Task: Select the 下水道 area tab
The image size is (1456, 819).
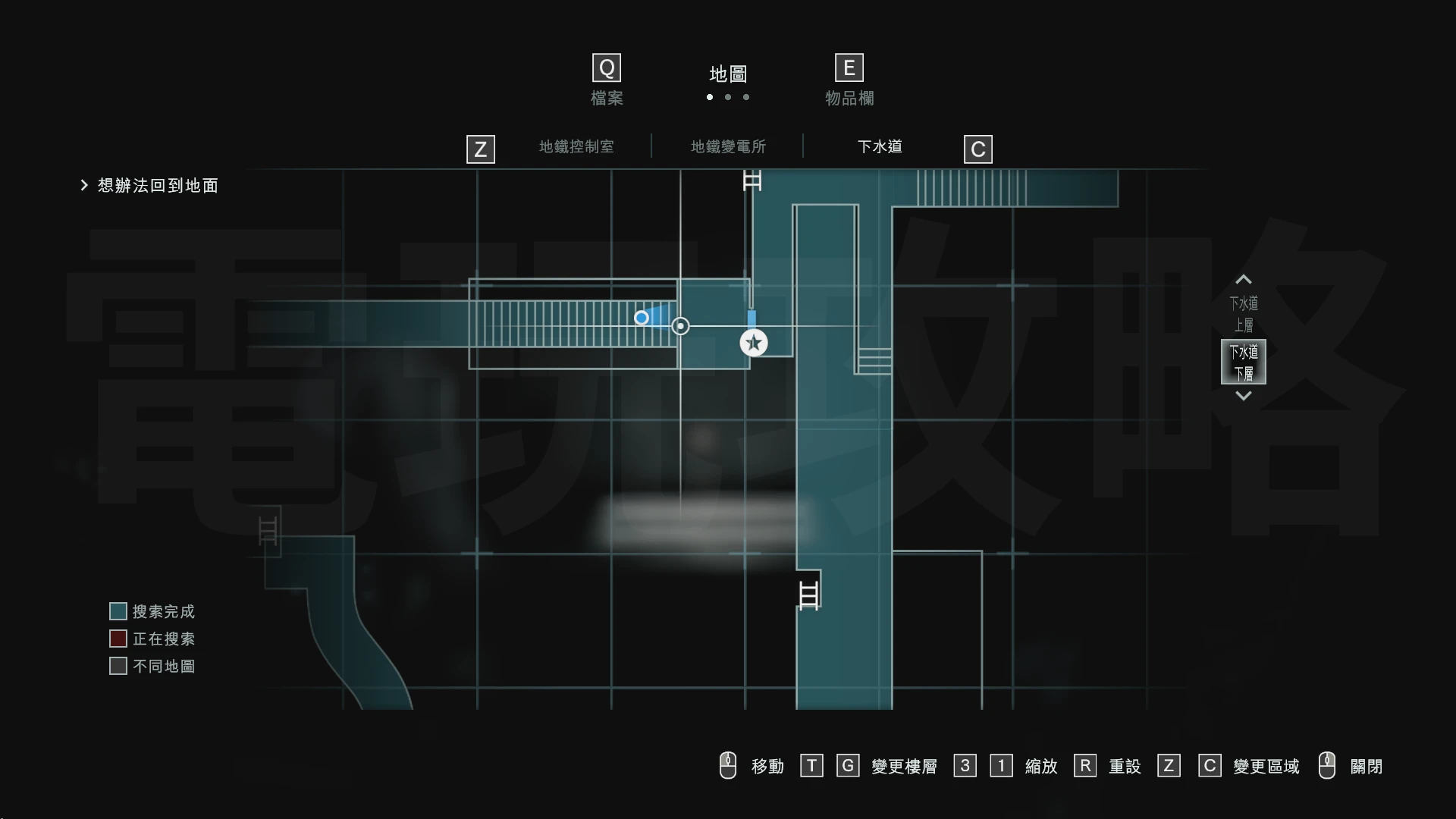Action: (880, 146)
